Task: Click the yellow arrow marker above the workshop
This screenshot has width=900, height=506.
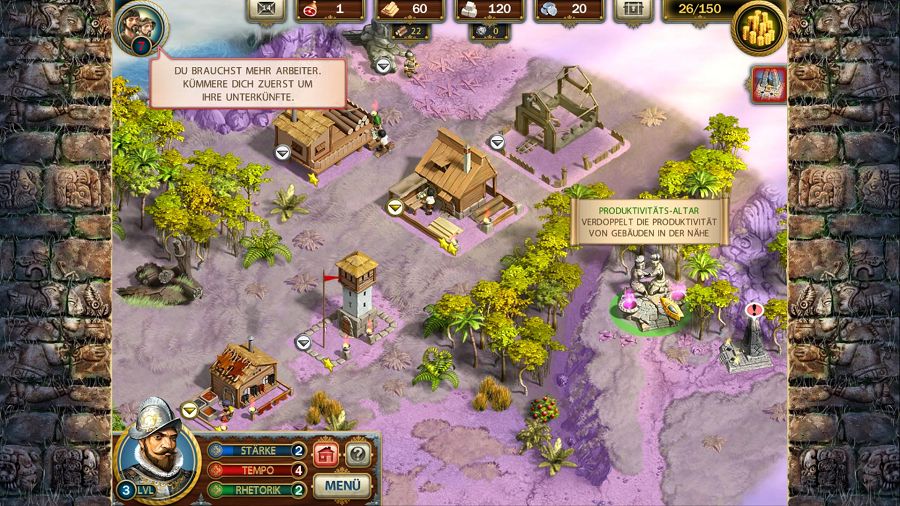Action: click(x=395, y=207)
